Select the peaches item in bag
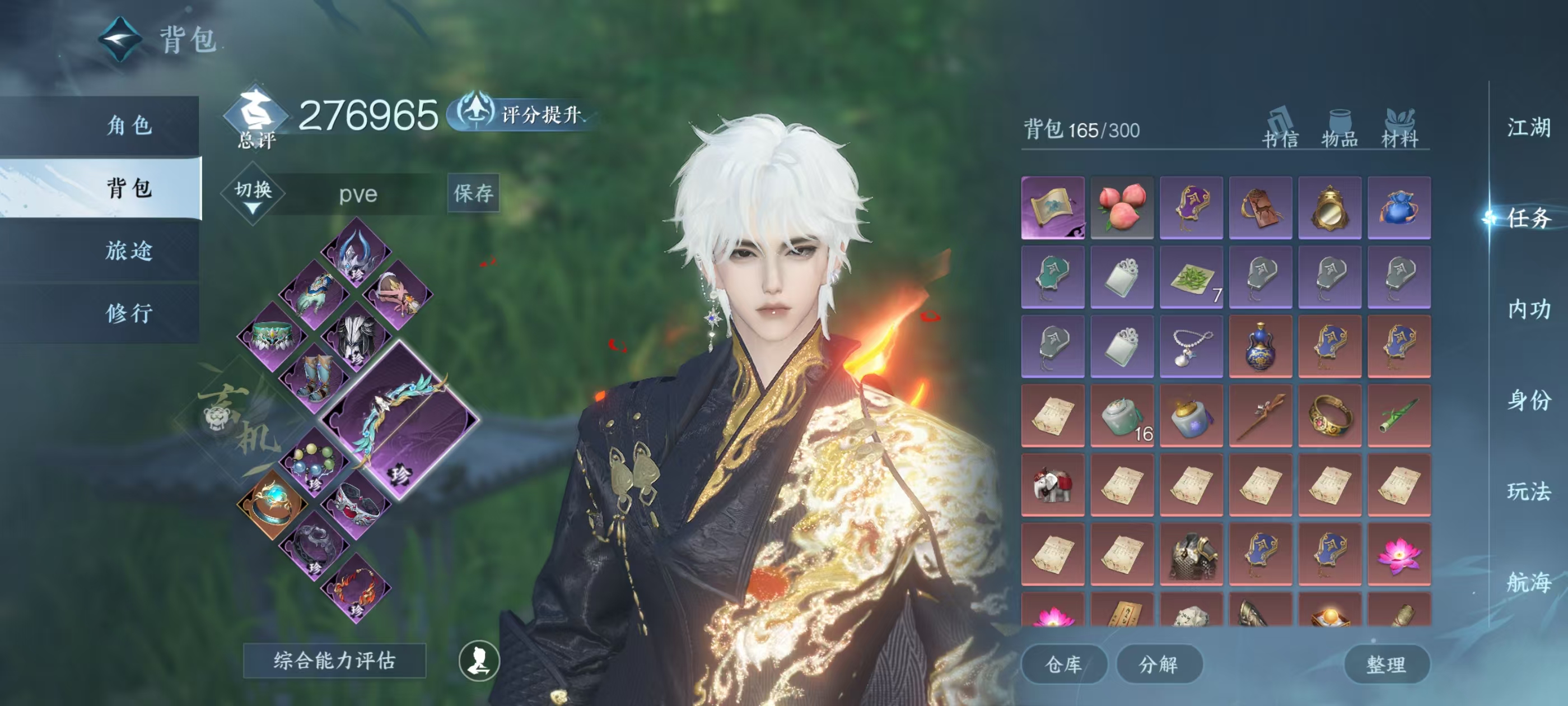This screenshot has height=706, width=1568. pos(1121,208)
